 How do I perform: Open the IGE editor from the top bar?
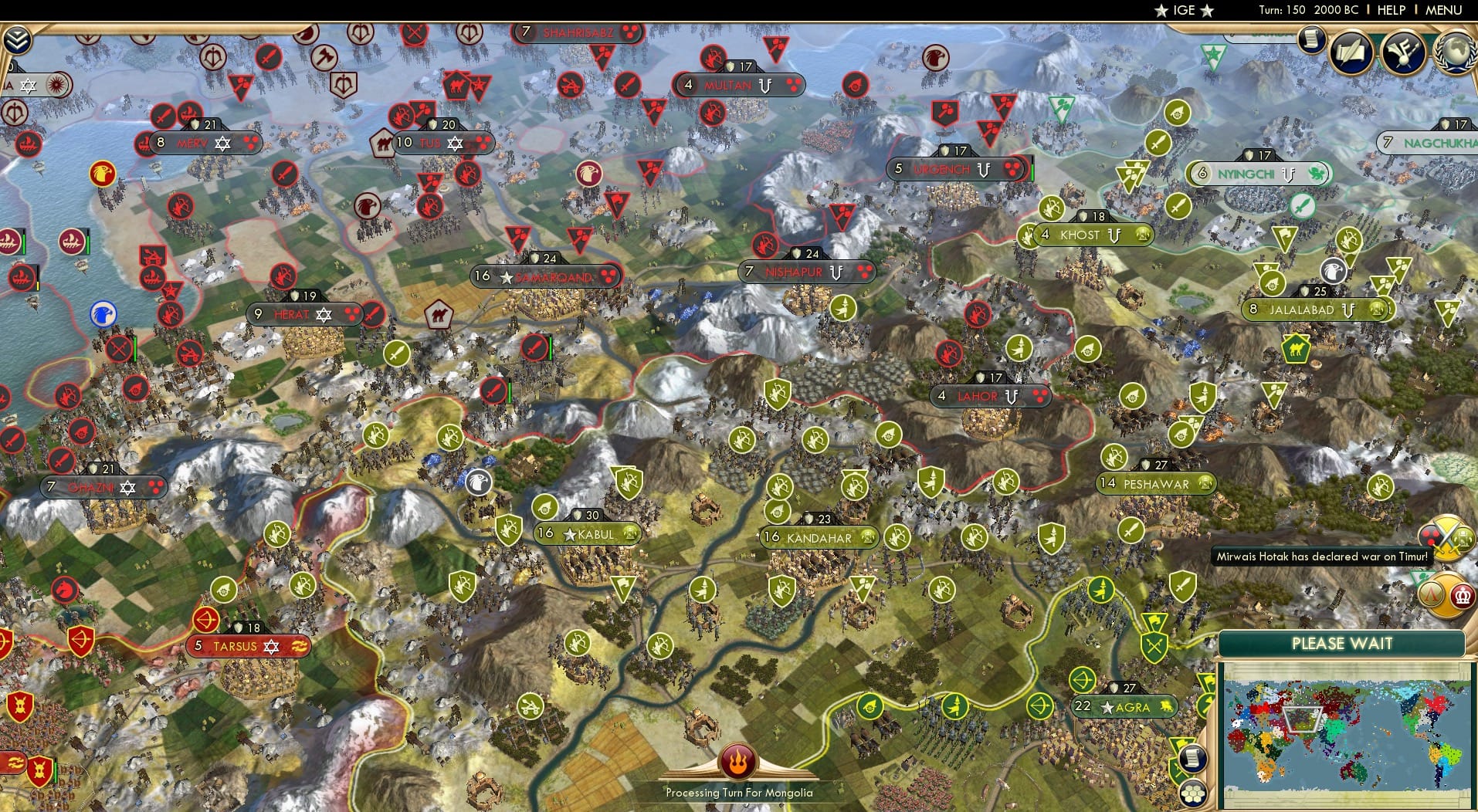[1183, 11]
